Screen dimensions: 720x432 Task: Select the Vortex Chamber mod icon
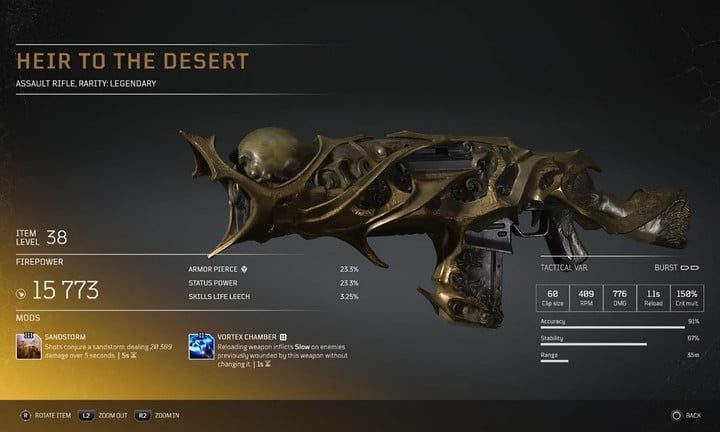tap(200, 346)
